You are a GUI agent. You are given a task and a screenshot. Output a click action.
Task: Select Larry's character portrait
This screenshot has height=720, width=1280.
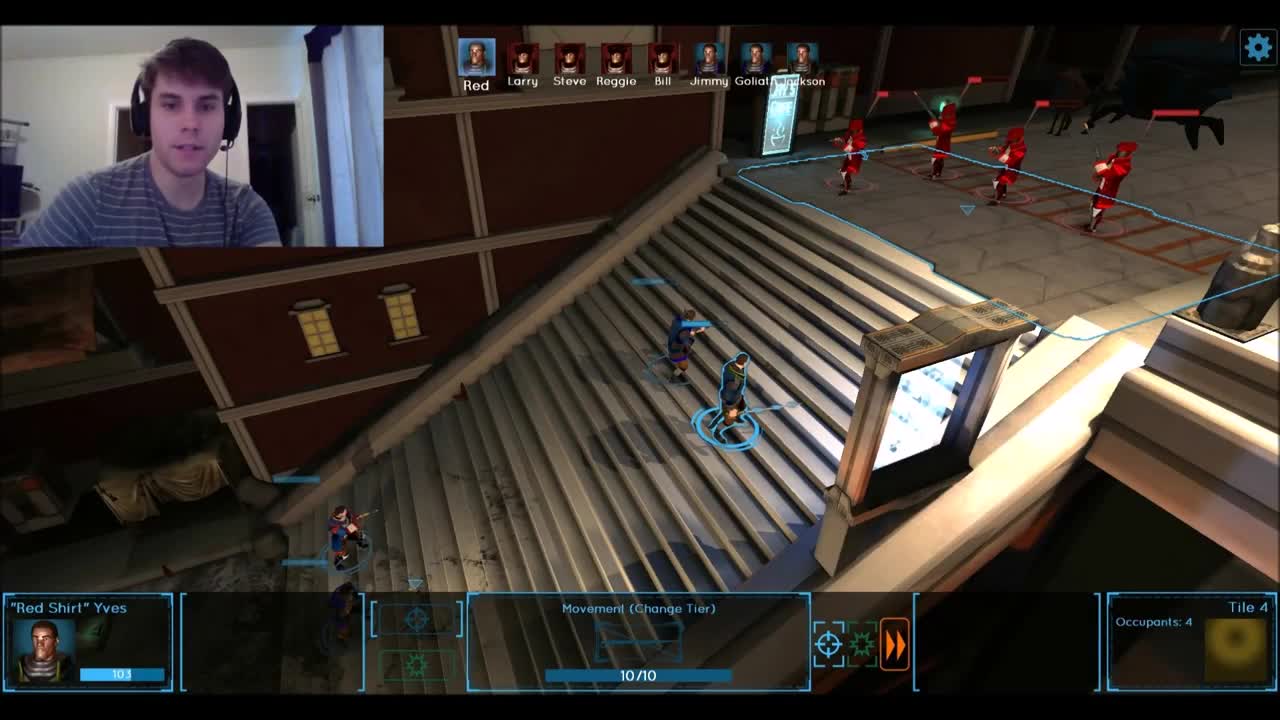pyautogui.click(x=523, y=57)
